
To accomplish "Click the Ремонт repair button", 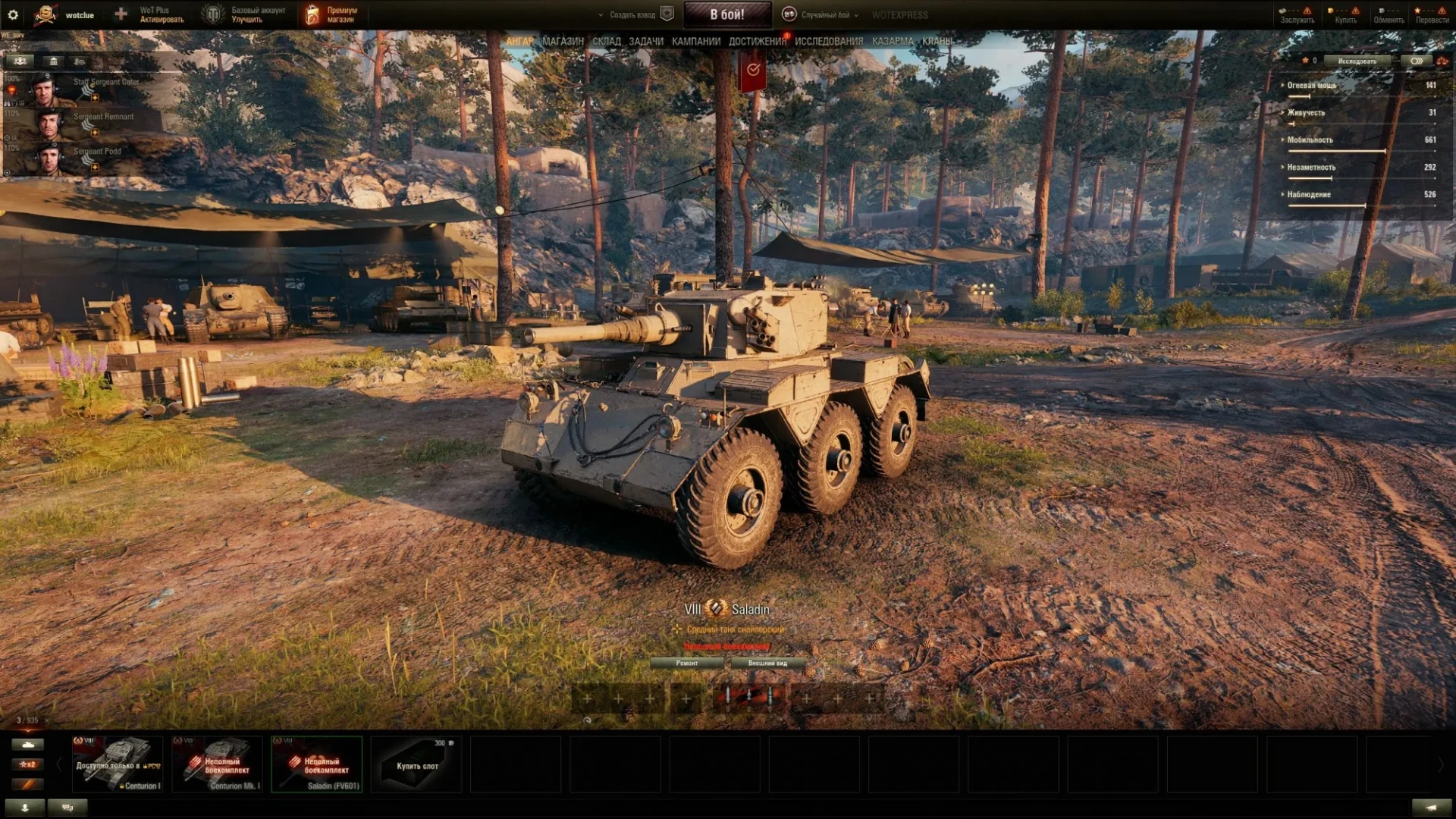I will pos(687,663).
